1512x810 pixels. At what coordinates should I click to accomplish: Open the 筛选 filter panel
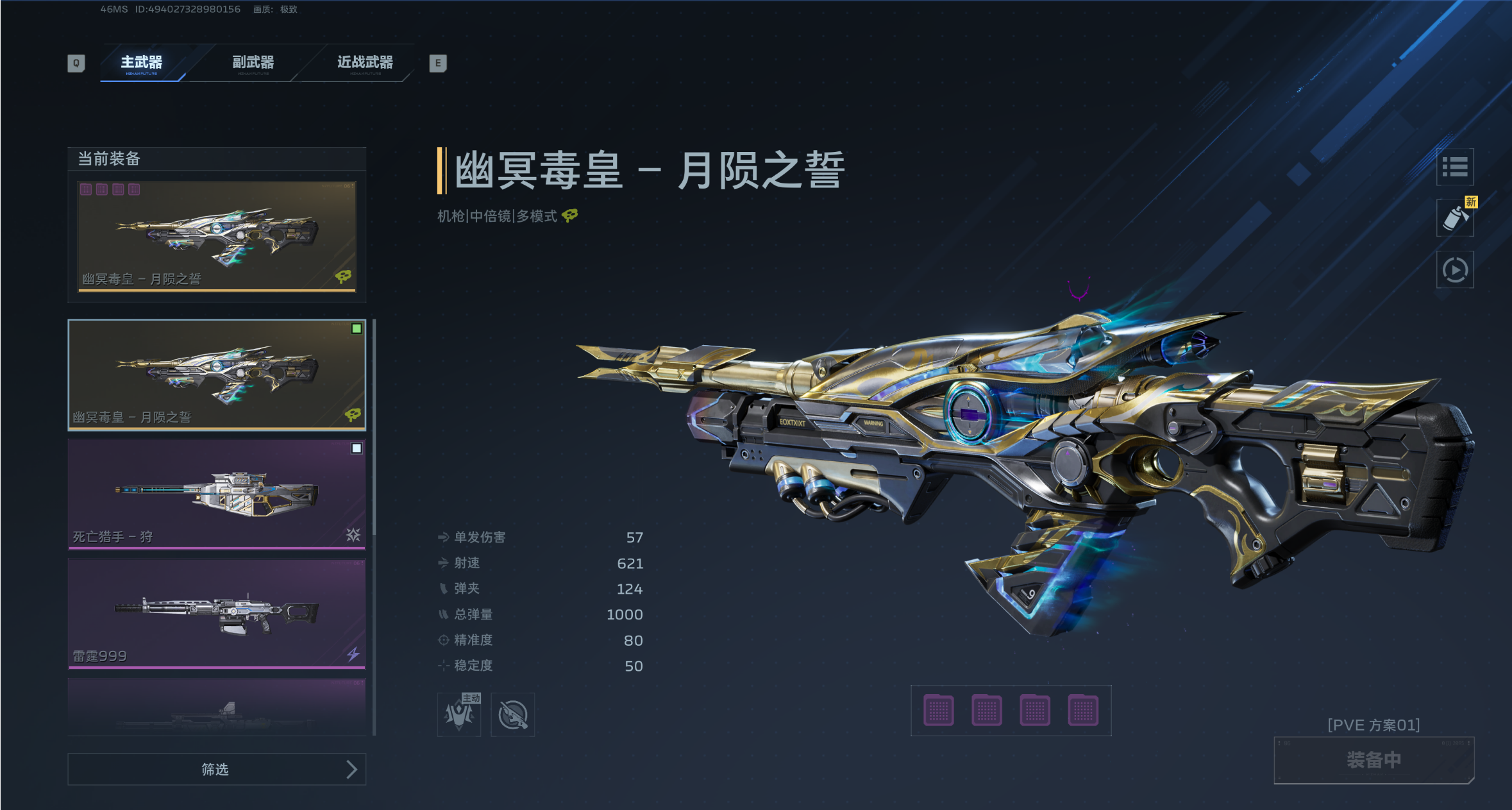pyautogui.click(x=217, y=769)
